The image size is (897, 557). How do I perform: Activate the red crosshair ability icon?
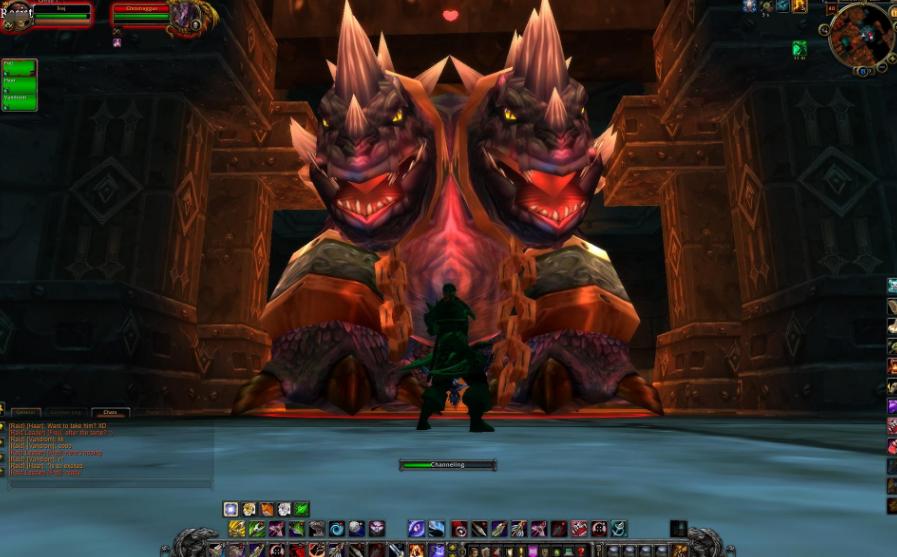[459, 529]
